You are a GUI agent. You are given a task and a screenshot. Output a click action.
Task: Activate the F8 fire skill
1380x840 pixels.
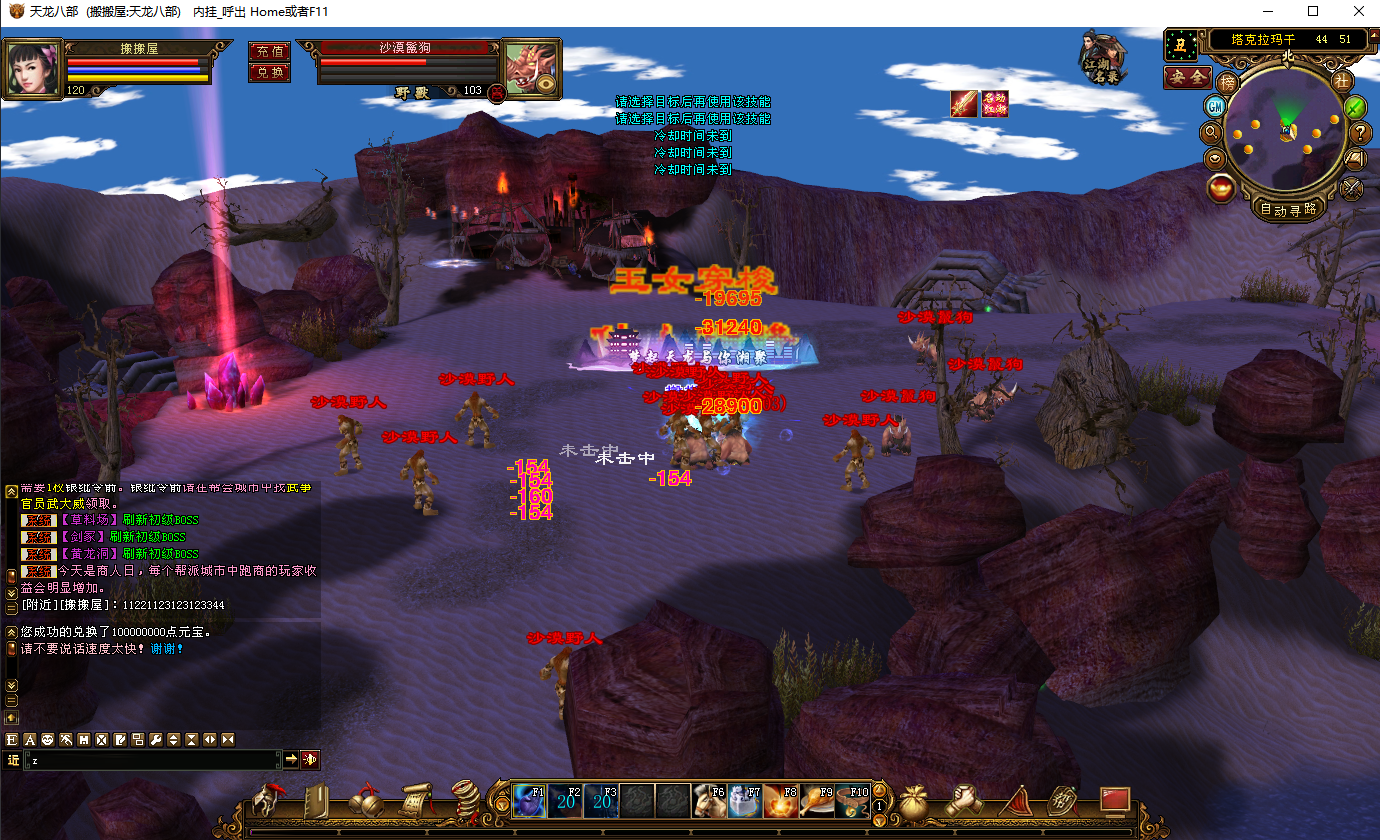(781, 801)
